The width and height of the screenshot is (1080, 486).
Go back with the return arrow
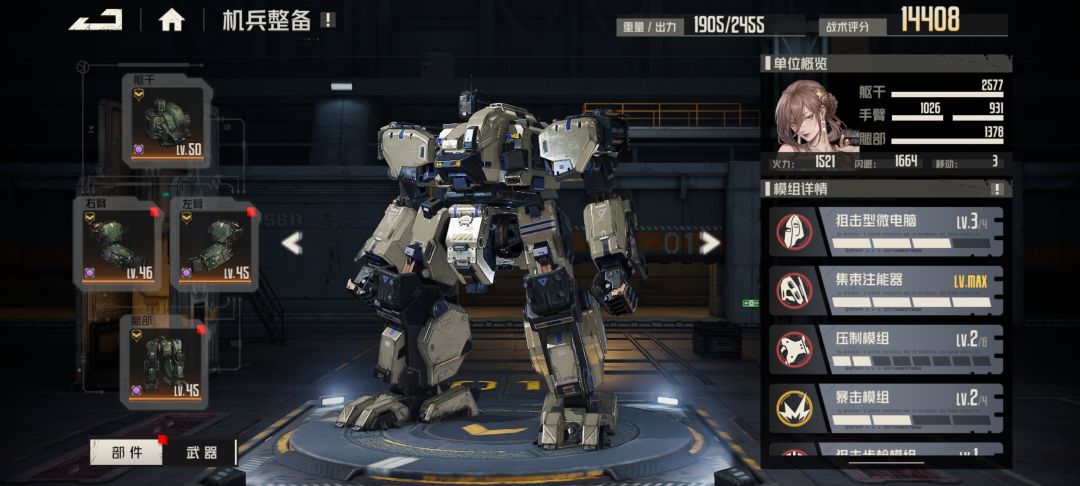pos(95,20)
